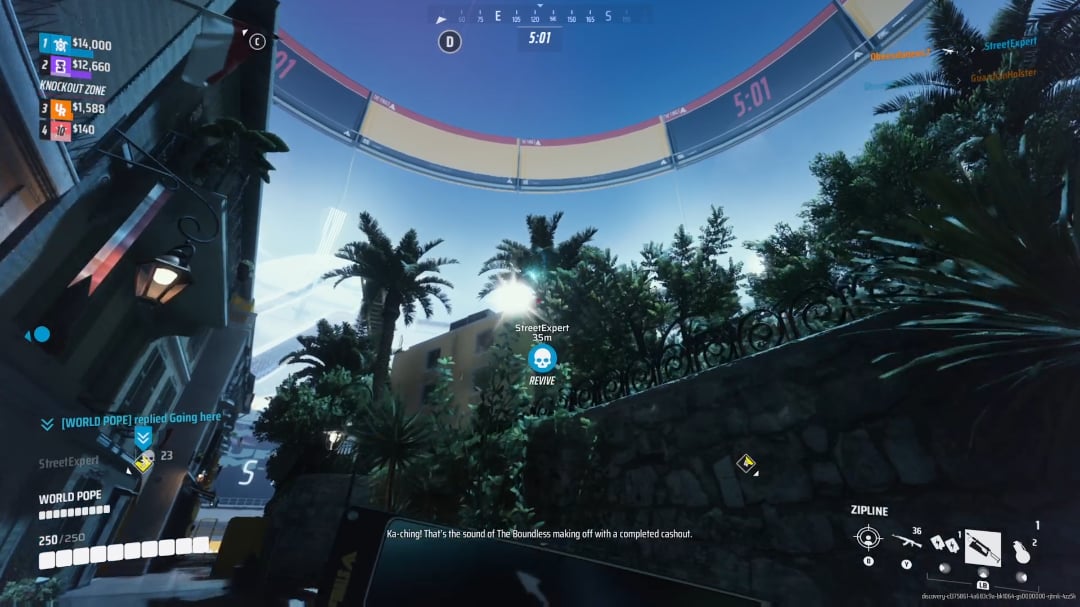Pick the grenade gadget icon
The width and height of the screenshot is (1080, 607).
1019,549
